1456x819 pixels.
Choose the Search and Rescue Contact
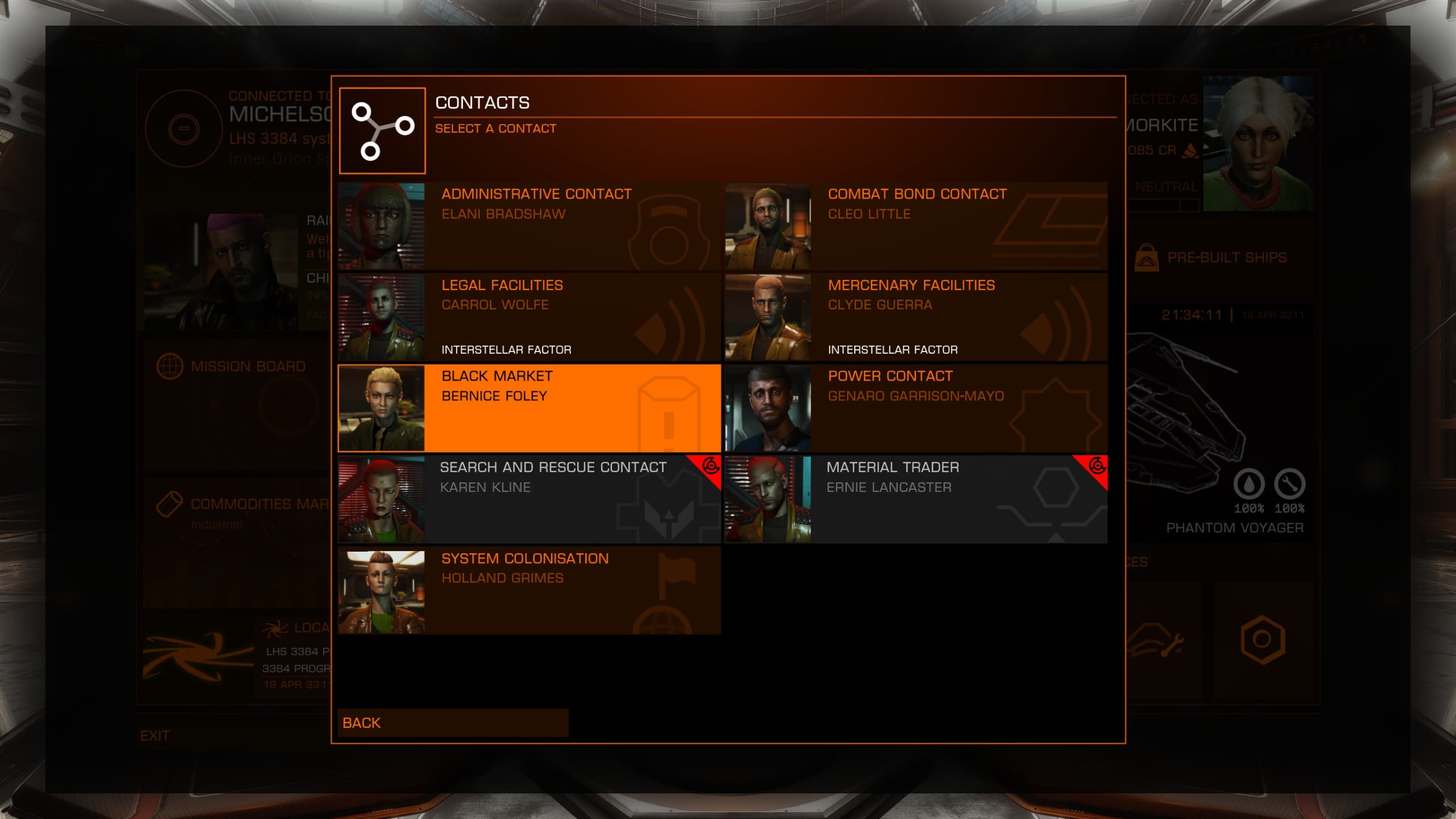[x=529, y=499]
